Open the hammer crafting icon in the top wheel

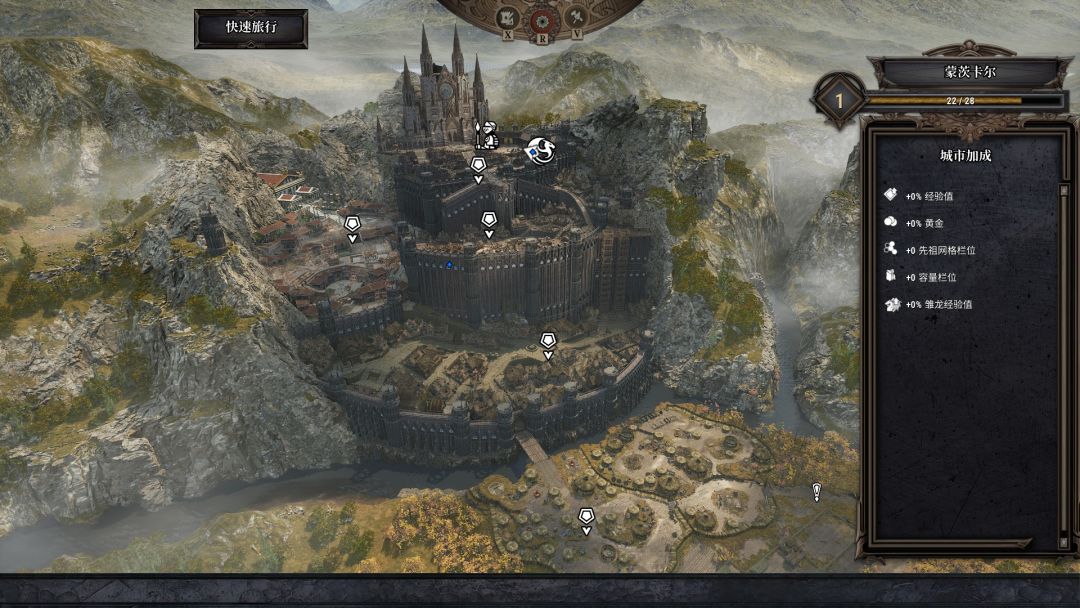pos(576,18)
